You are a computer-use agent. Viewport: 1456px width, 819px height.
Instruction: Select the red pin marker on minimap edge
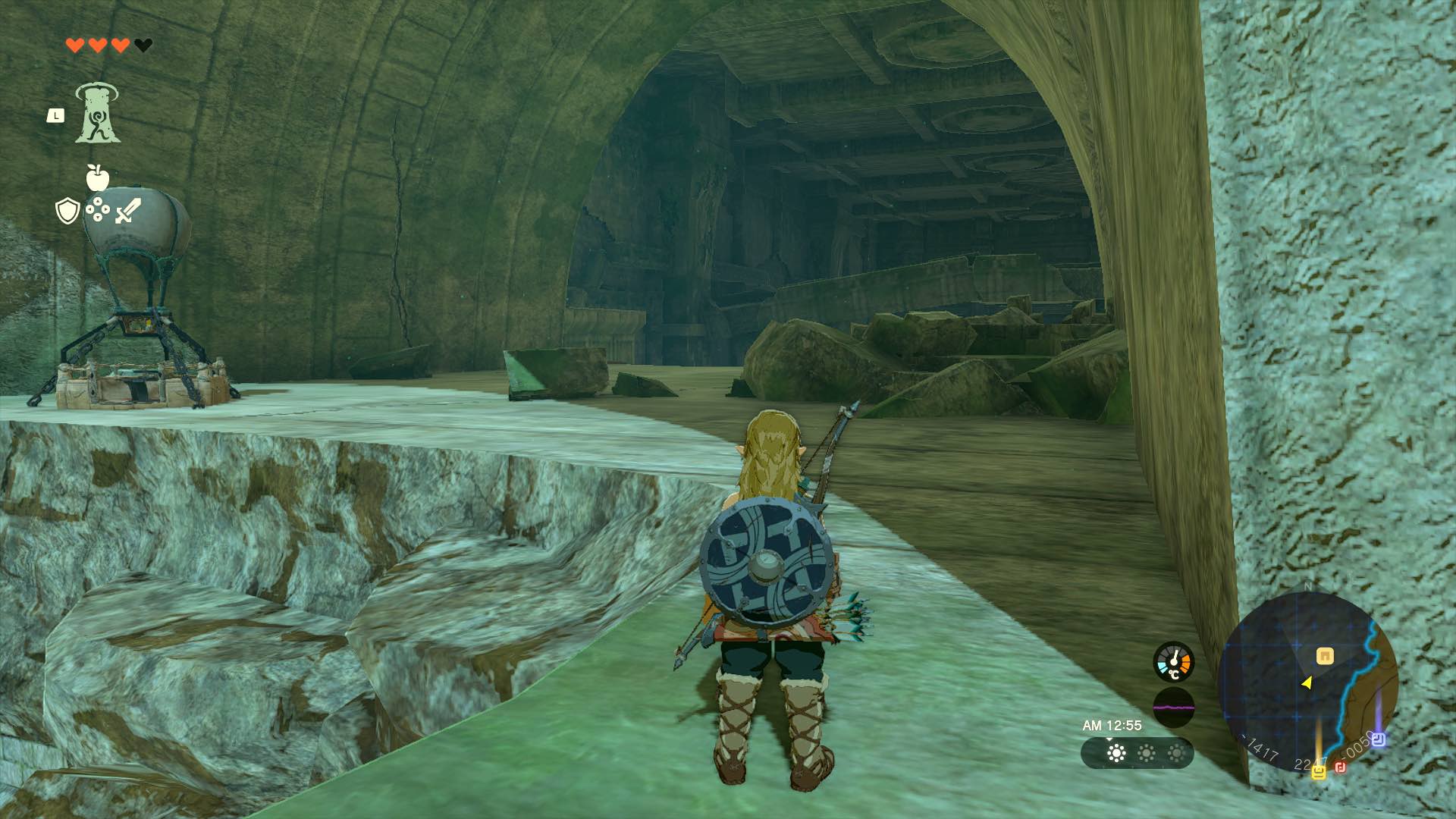point(1340,768)
